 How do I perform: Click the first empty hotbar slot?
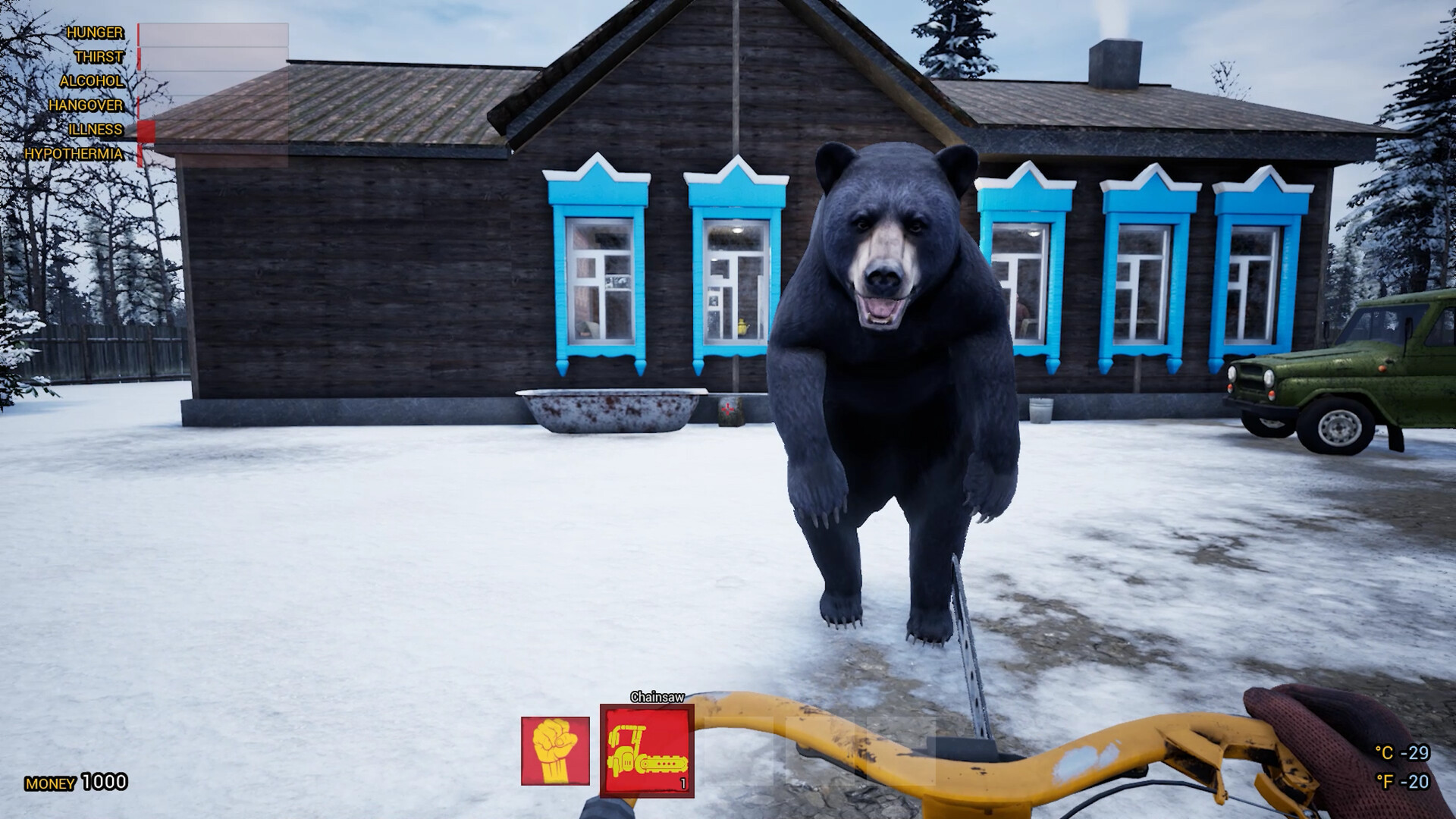point(737,751)
